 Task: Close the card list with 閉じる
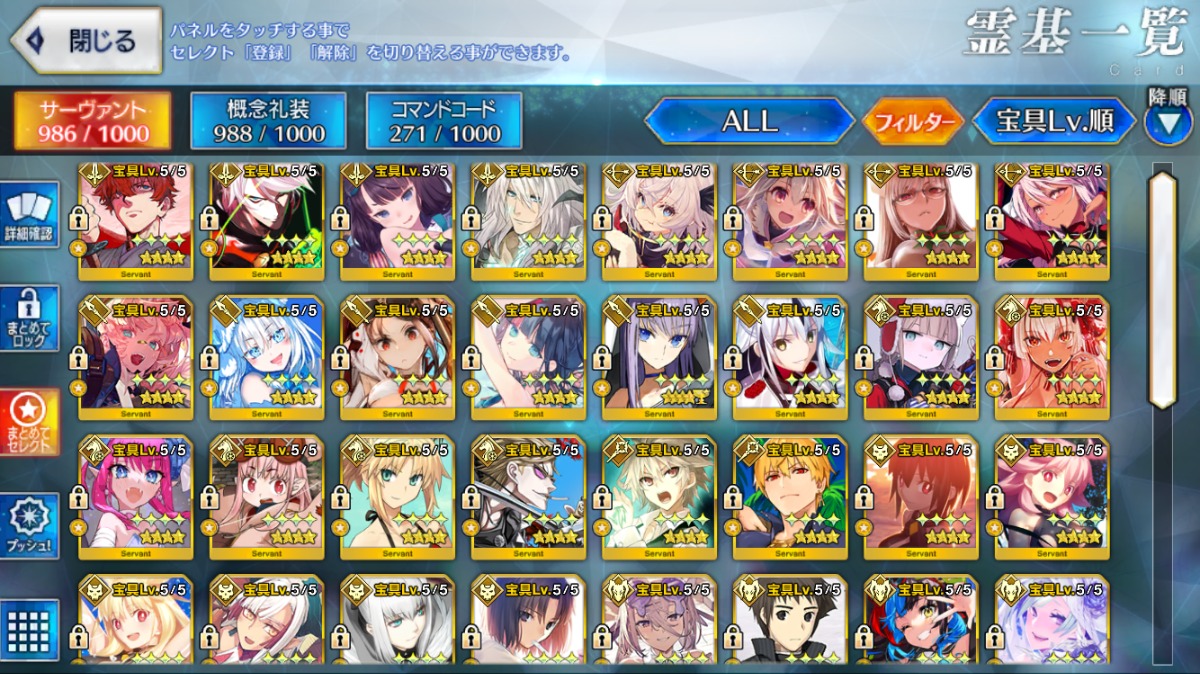tap(86, 41)
